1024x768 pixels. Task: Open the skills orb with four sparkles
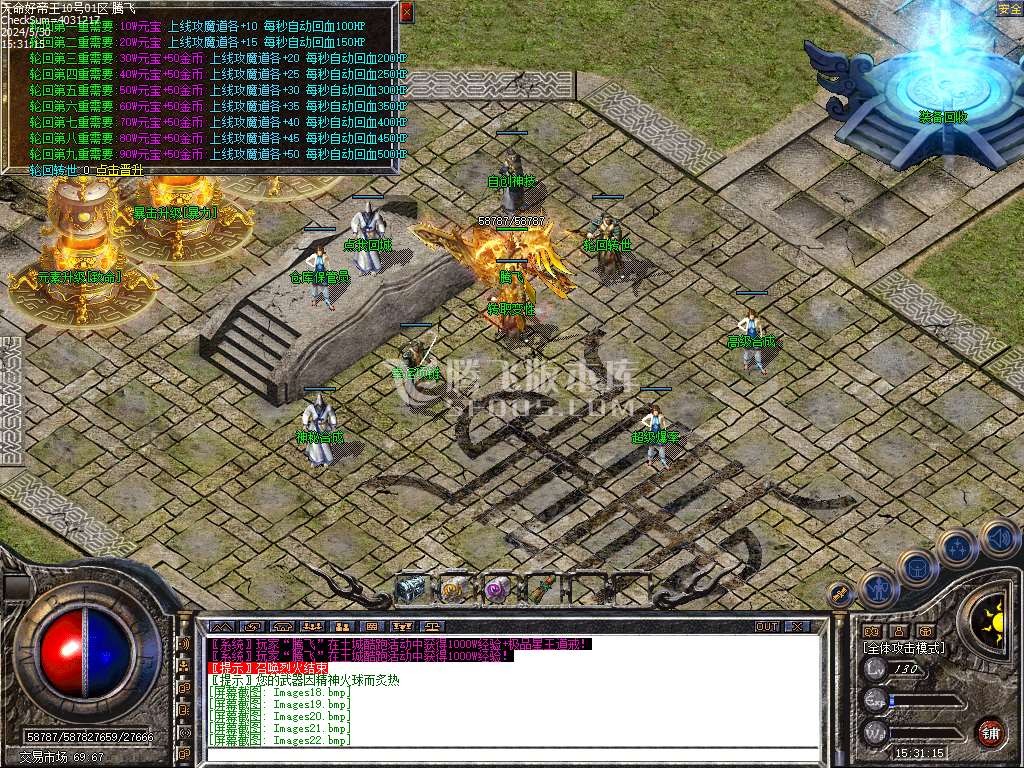click(x=956, y=549)
